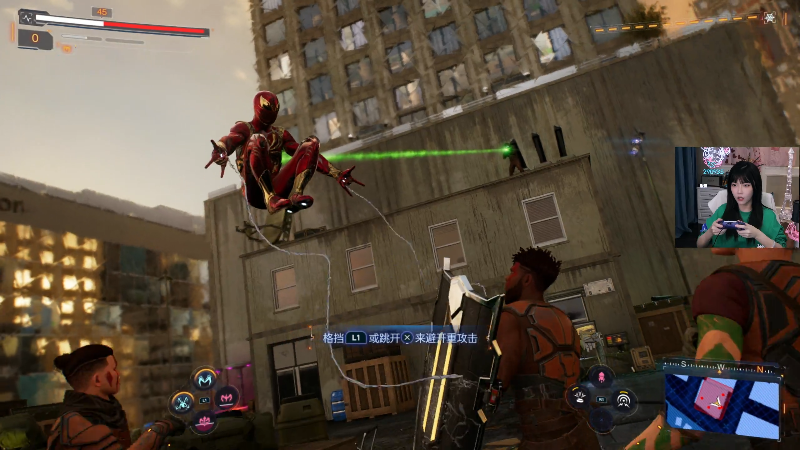
Task: Click the streamer's webcam overlay
Action: pyautogui.click(x=736, y=197)
